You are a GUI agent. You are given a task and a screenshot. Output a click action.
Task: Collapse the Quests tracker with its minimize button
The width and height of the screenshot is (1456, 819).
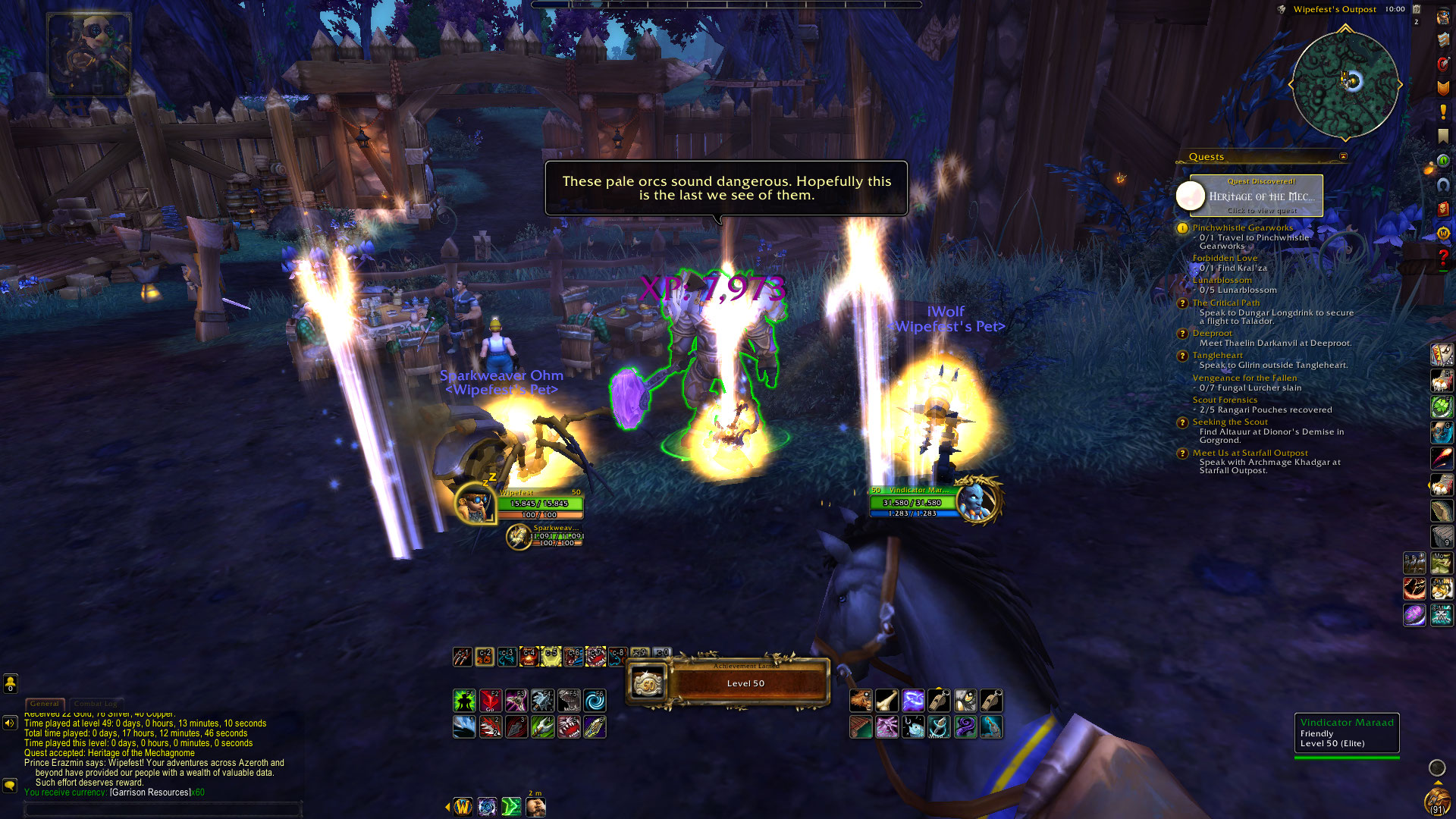click(1343, 157)
